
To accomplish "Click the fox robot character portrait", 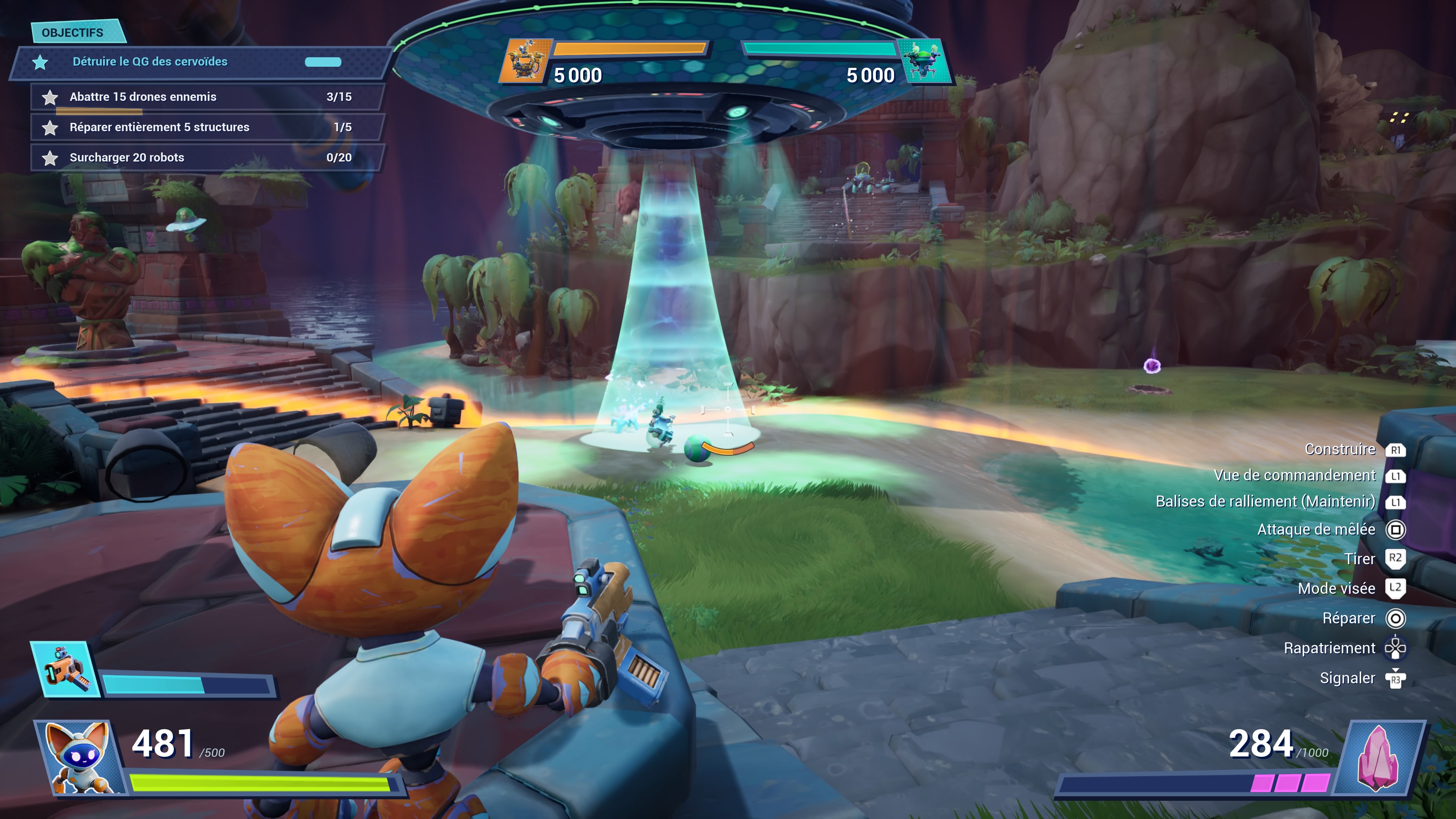I will click(x=79, y=758).
